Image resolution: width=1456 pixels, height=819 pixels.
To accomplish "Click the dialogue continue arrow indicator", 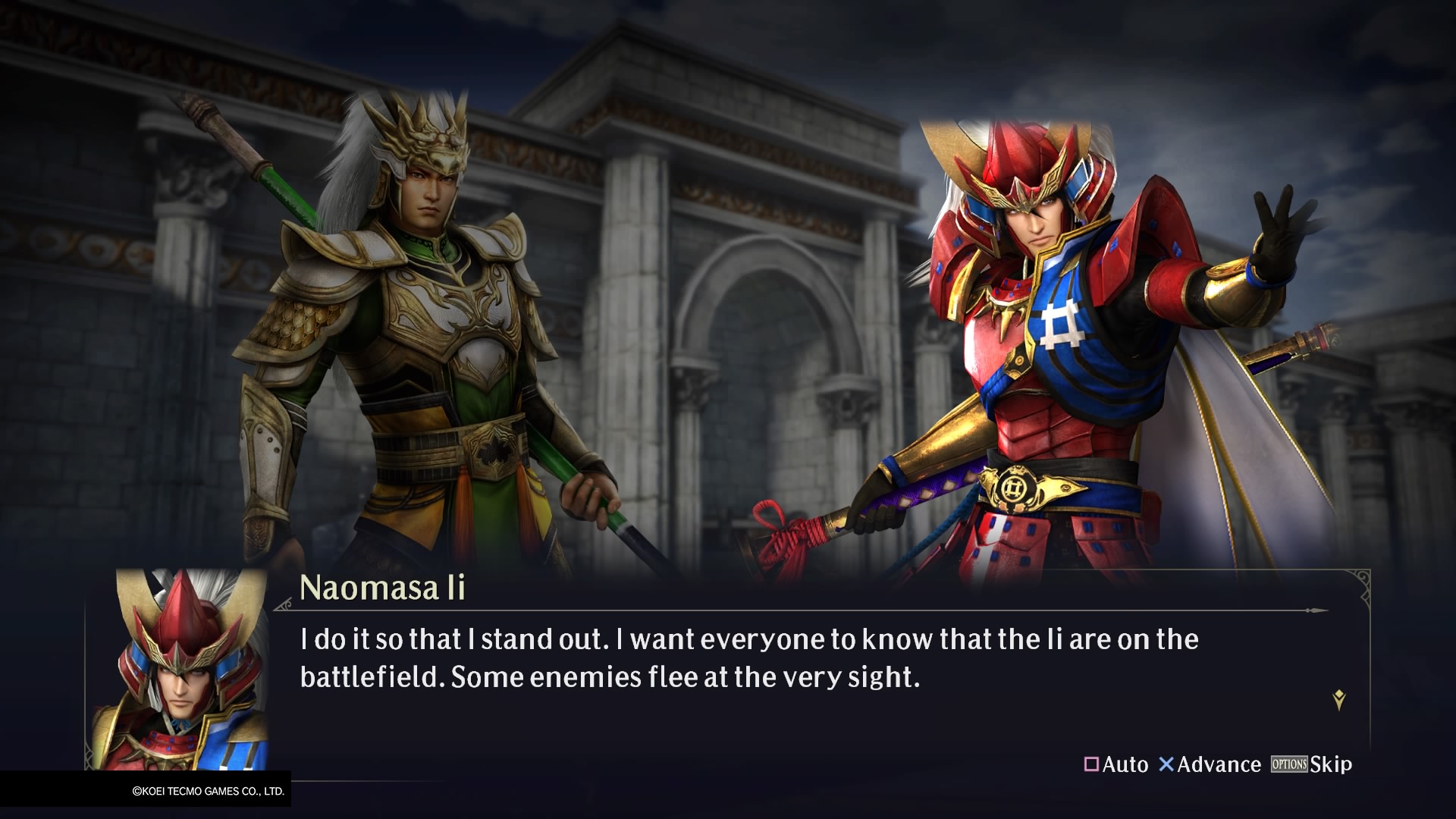I will tap(1338, 700).
